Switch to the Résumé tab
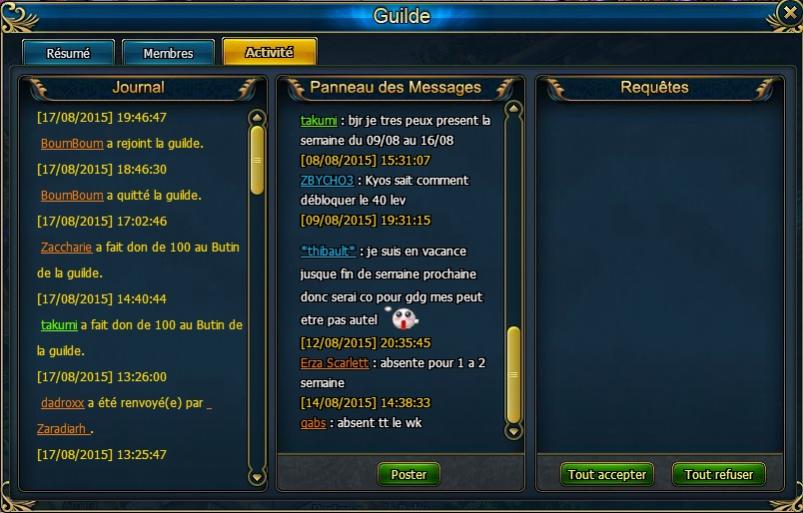 click(68, 53)
